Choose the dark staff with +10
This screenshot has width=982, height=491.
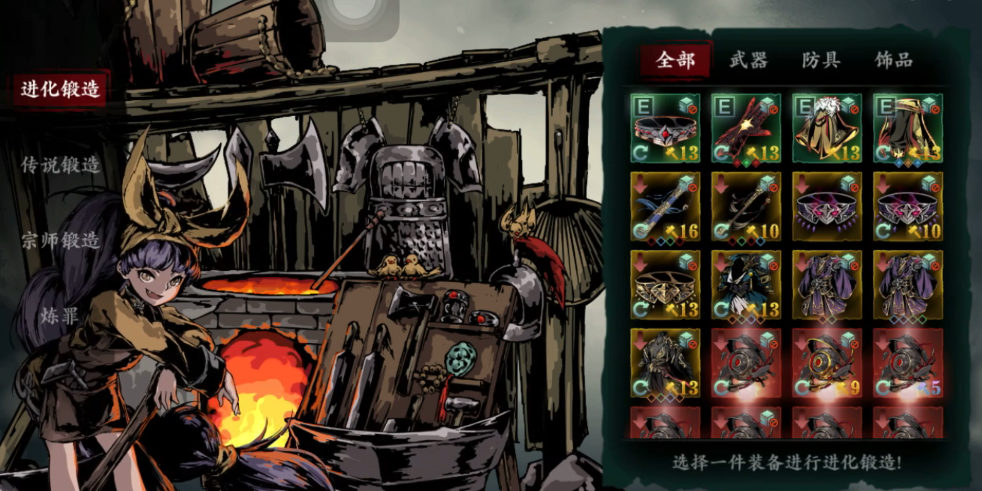(746, 206)
